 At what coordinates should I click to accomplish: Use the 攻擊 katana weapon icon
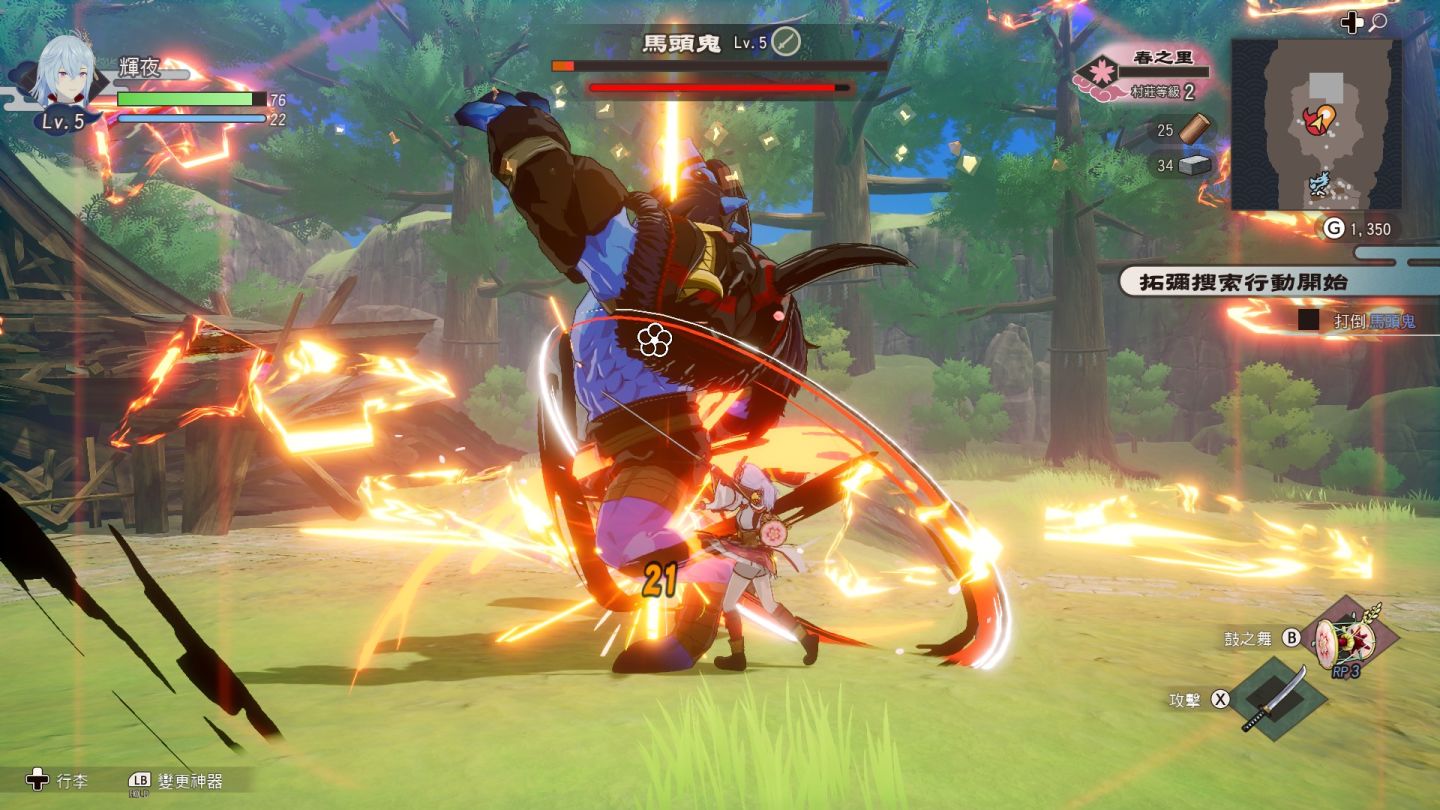coord(1276,699)
